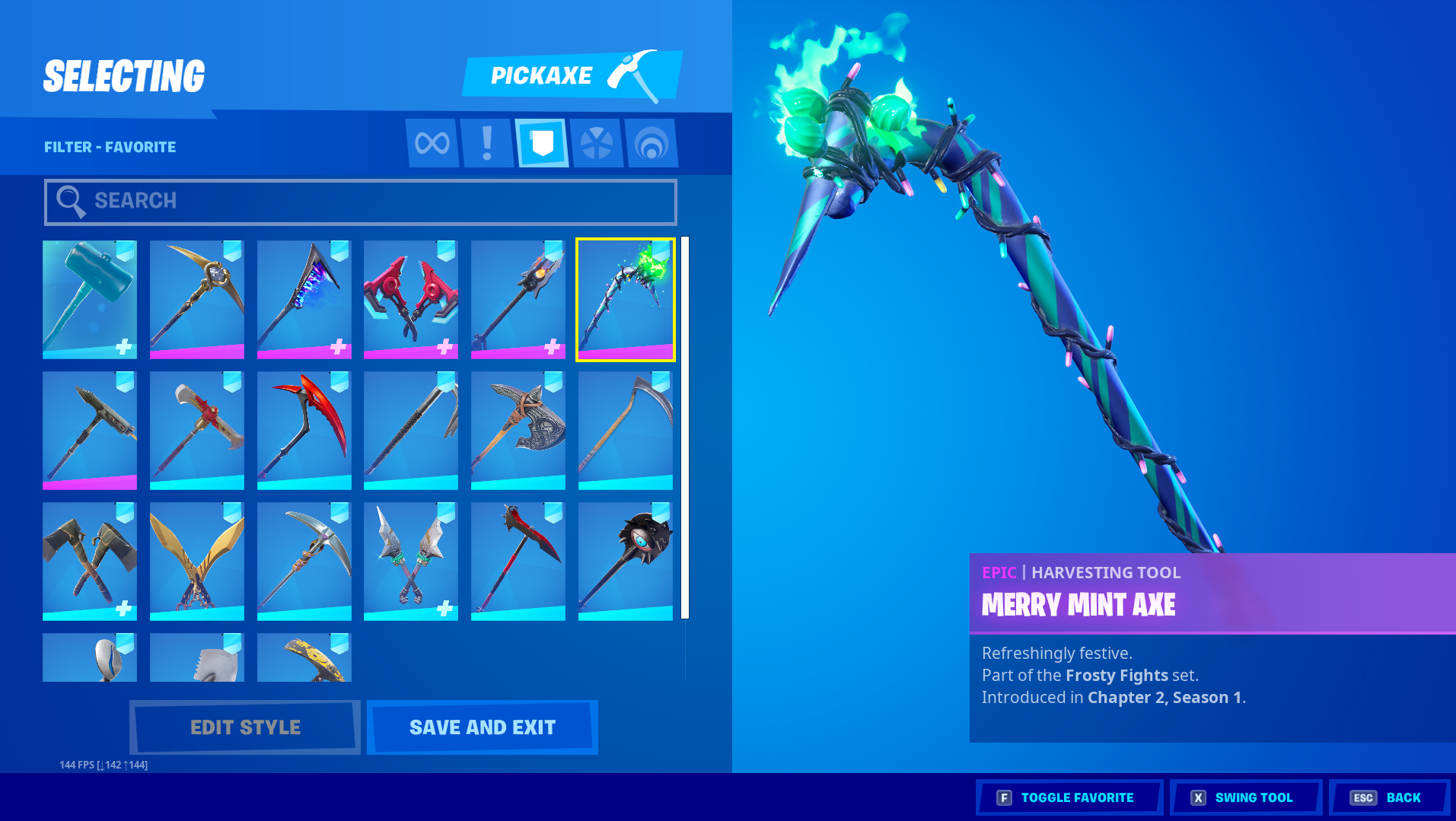Screen dimensions: 1456x821
Task: Switch to the infinity filter view
Action: point(432,142)
